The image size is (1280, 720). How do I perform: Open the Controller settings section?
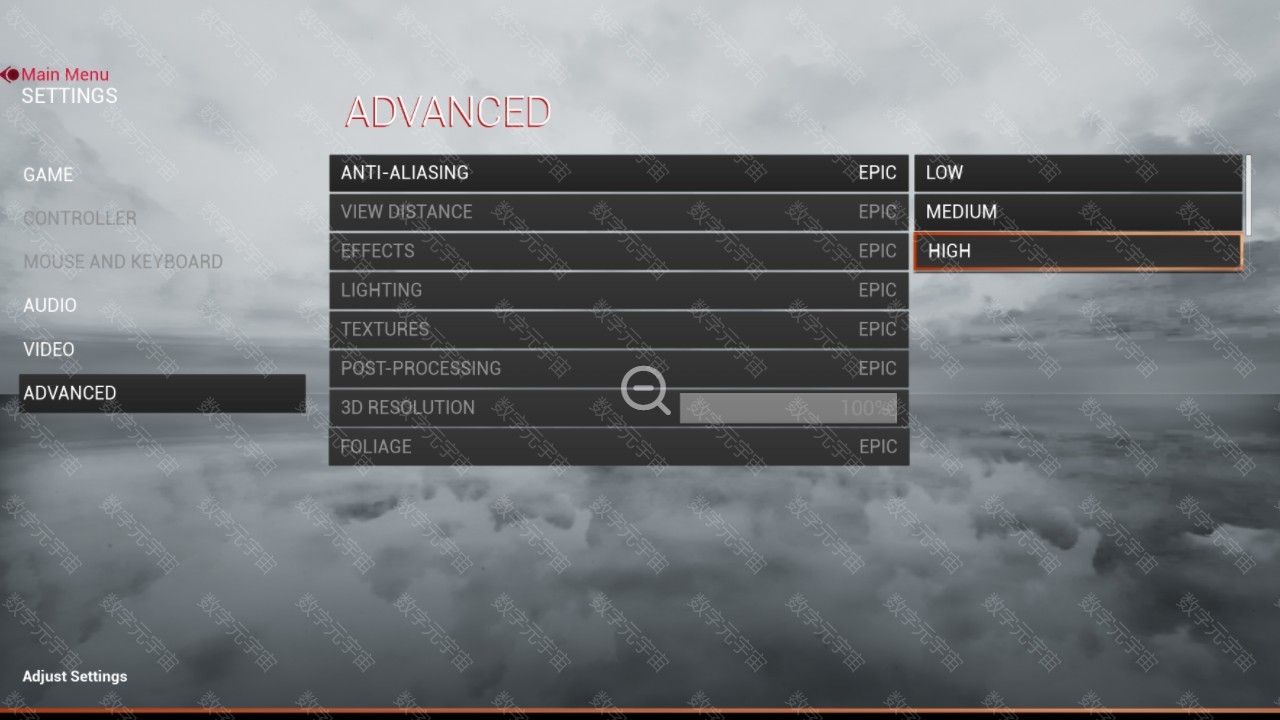tap(80, 218)
